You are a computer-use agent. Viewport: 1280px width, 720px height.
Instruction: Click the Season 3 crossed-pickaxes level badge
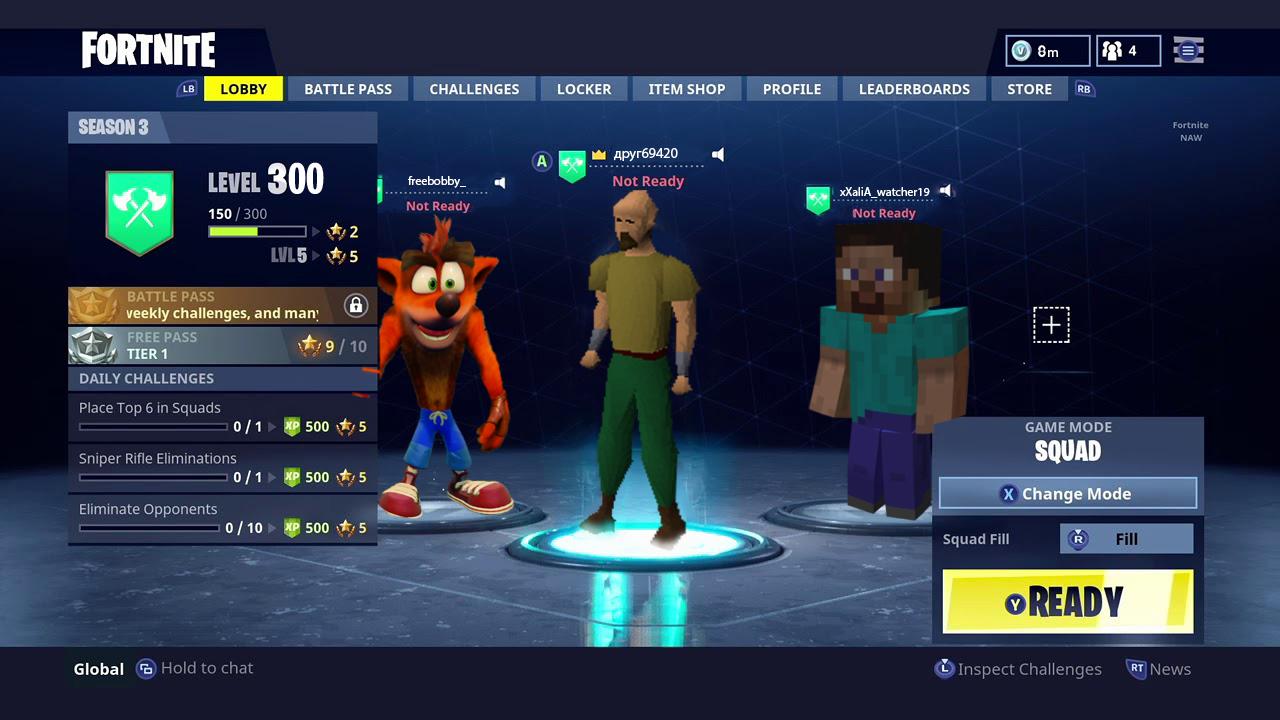(139, 211)
